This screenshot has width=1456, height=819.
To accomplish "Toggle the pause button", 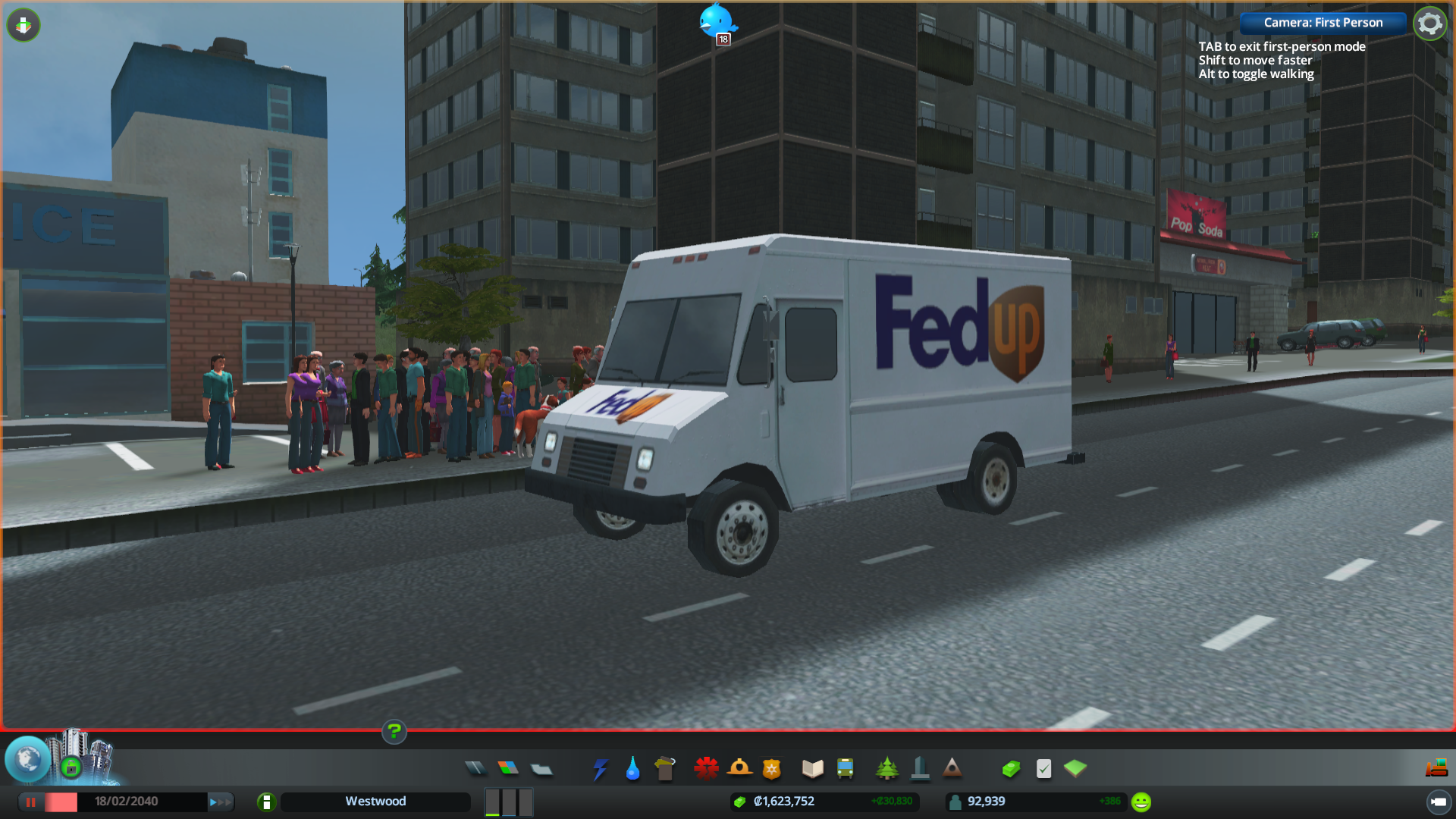I will click(x=31, y=802).
